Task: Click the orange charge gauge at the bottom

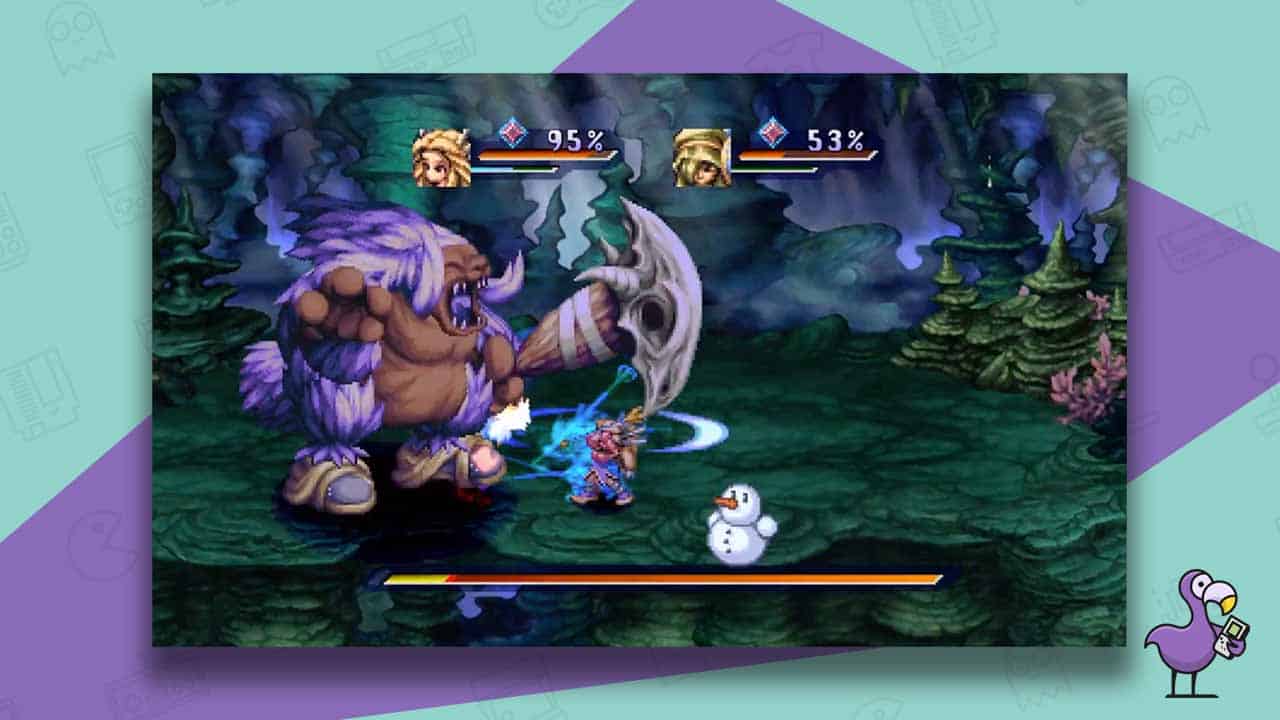Action: (650, 576)
